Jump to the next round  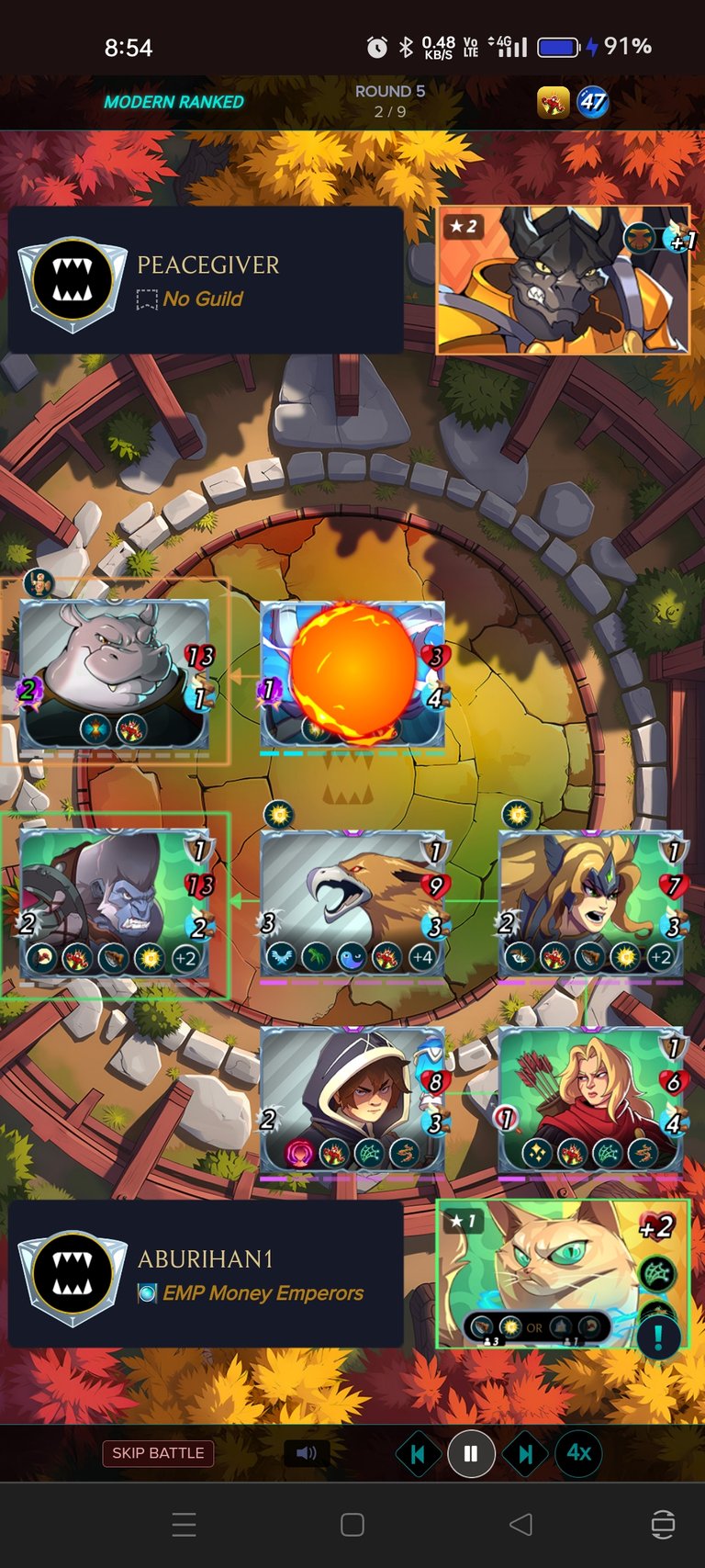click(525, 1454)
